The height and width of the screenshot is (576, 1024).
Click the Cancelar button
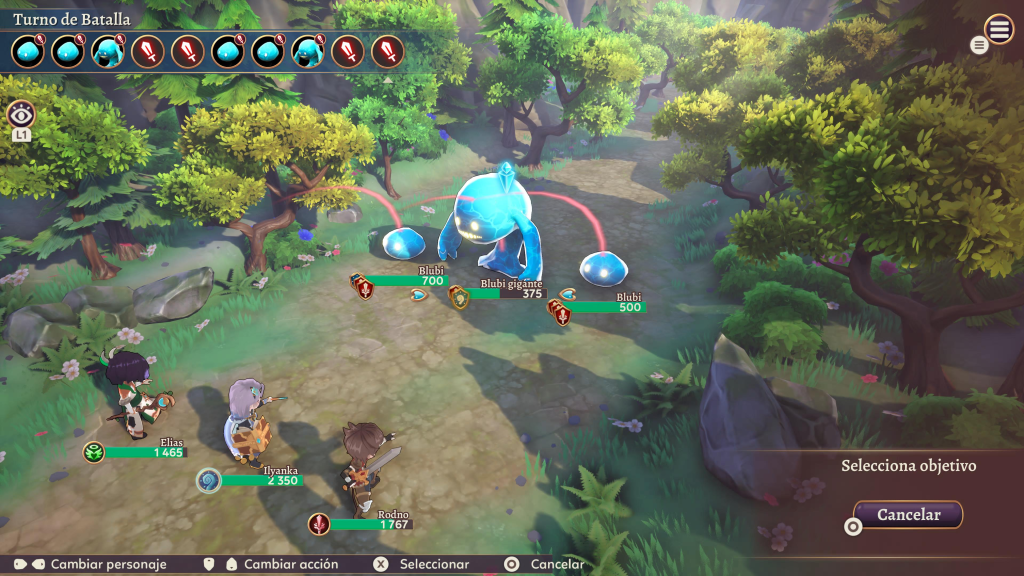pyautogui.click(x=909, y=515)
